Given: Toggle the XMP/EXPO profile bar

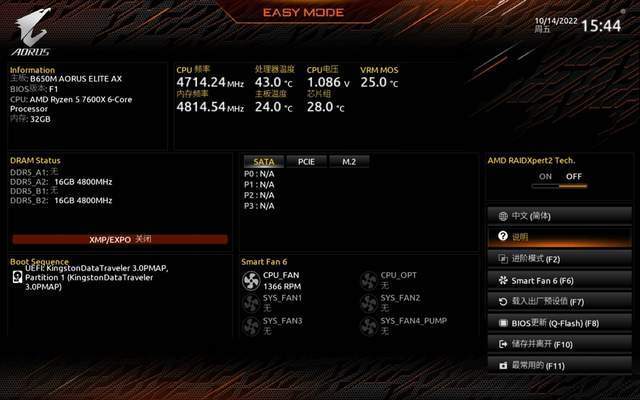Looking at the screenshot, I should click(x=120, y=240).
